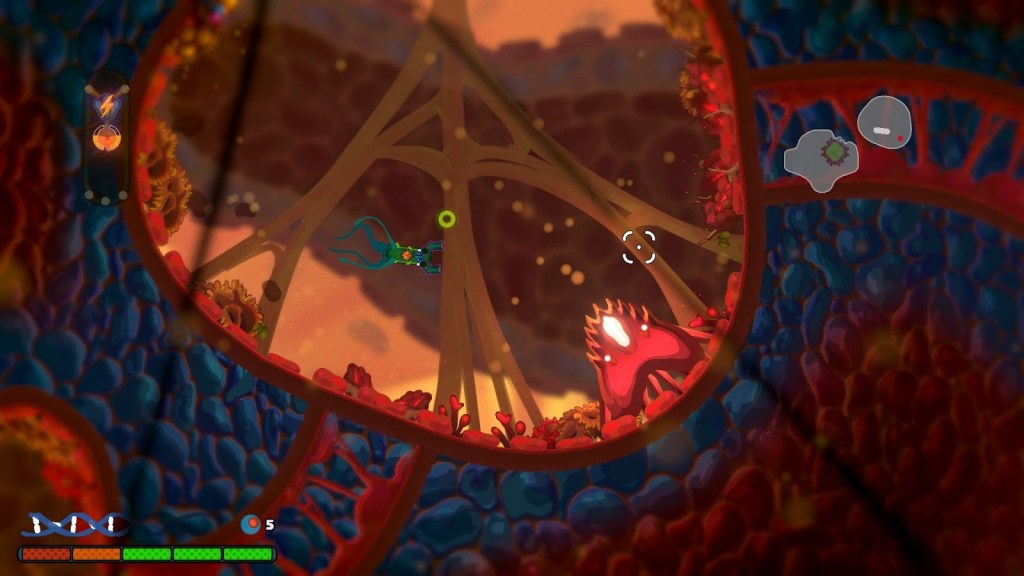Click the blue cell collectible icon

coord(251,523)
